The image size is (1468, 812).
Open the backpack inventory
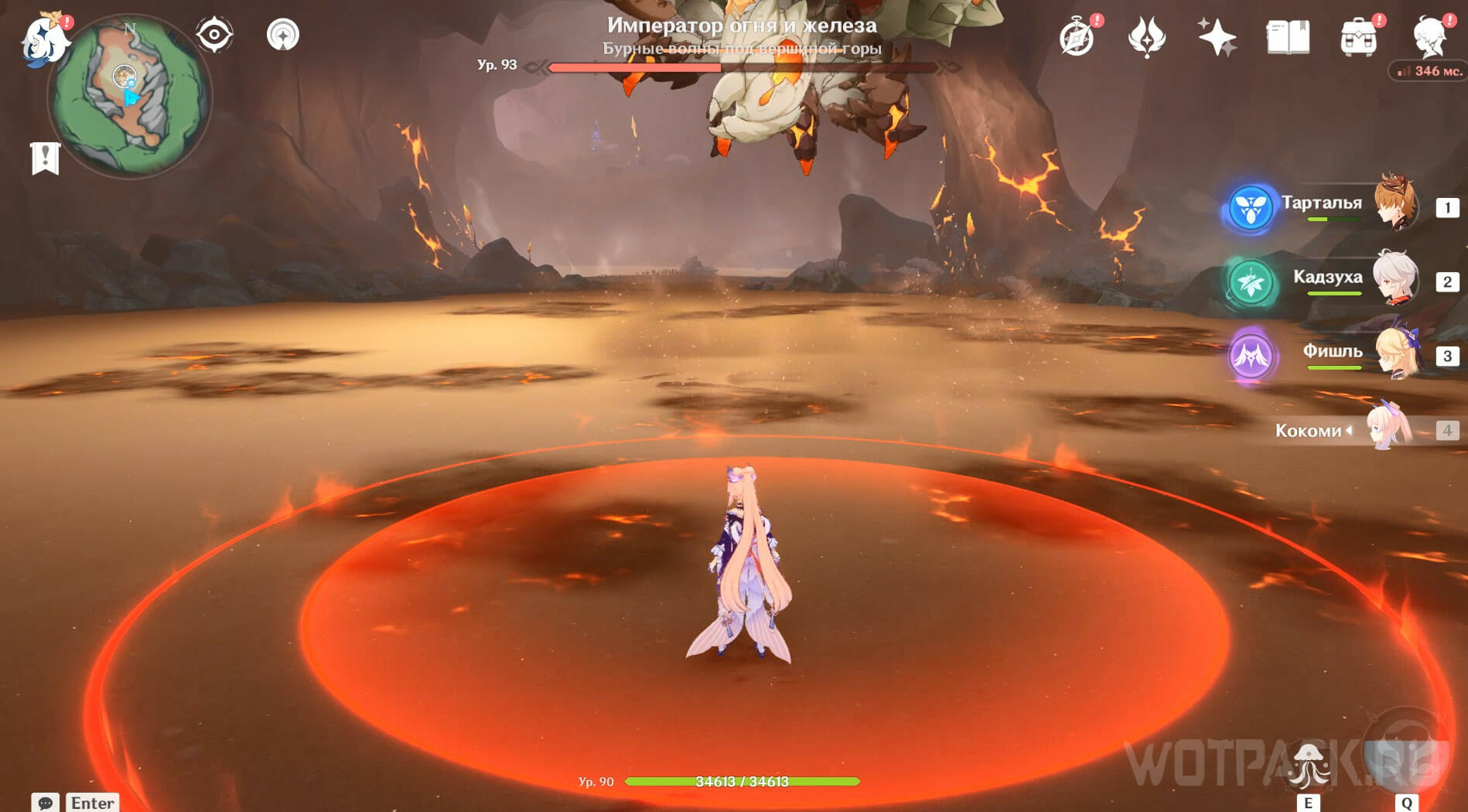1358,37
